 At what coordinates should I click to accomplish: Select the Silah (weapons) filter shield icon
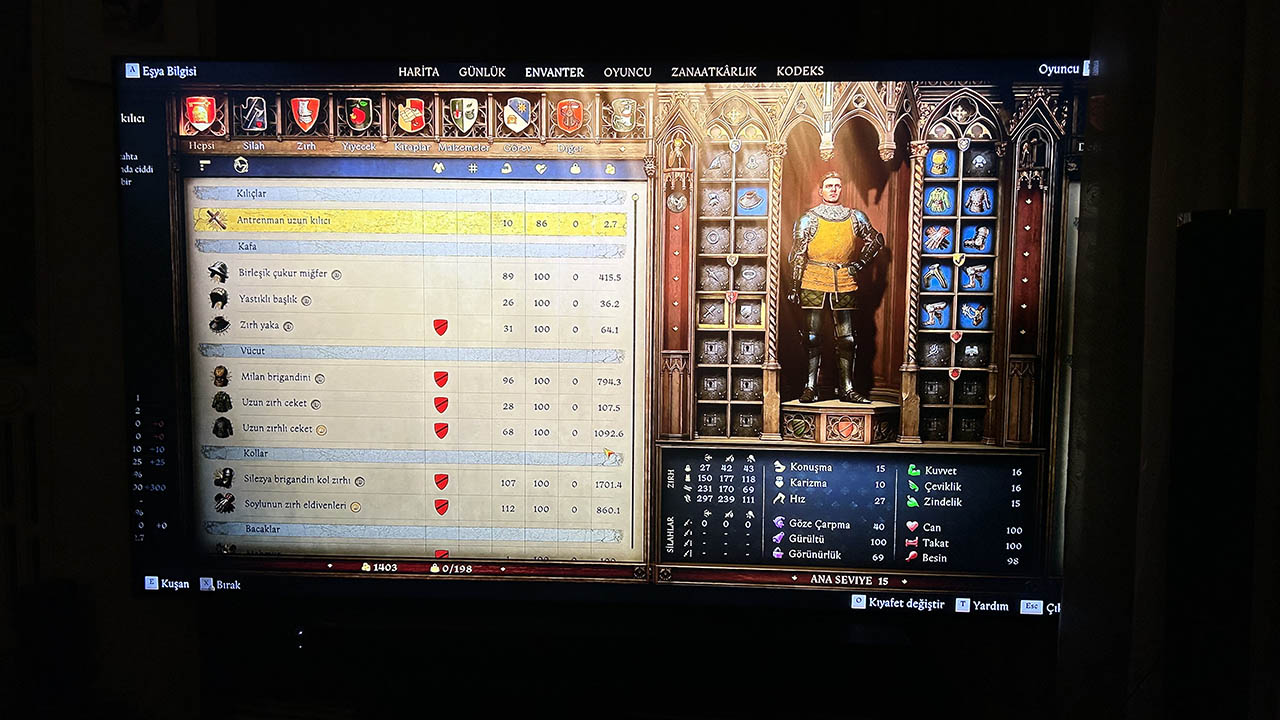(x=252, y=115)
